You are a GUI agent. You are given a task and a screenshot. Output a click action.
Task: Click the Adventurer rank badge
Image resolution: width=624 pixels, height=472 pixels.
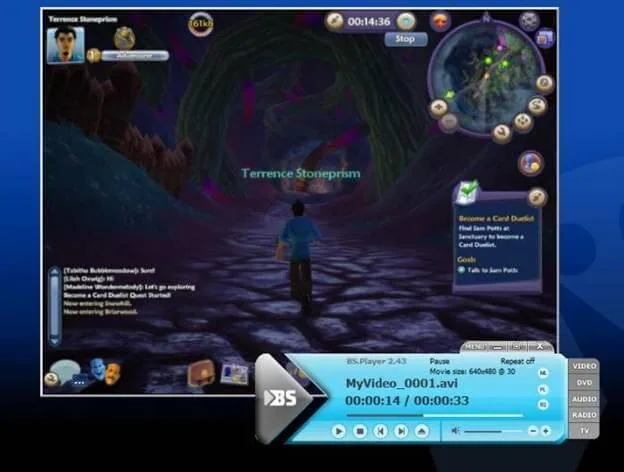[136, 56]
